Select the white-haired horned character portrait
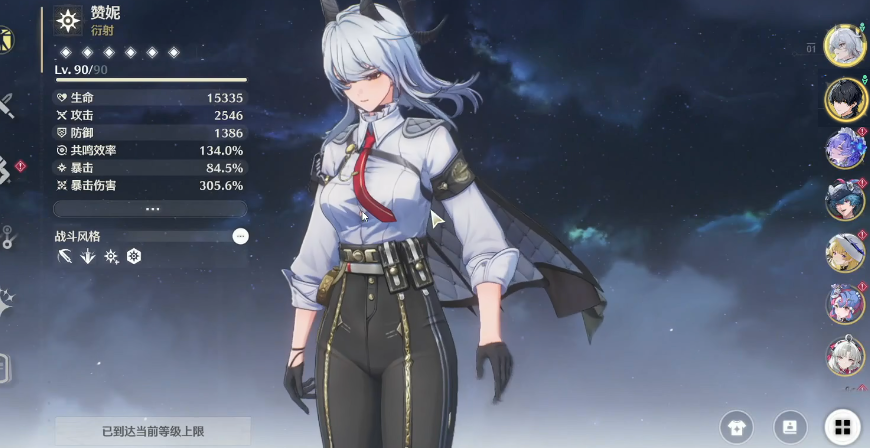 point(842,46)
